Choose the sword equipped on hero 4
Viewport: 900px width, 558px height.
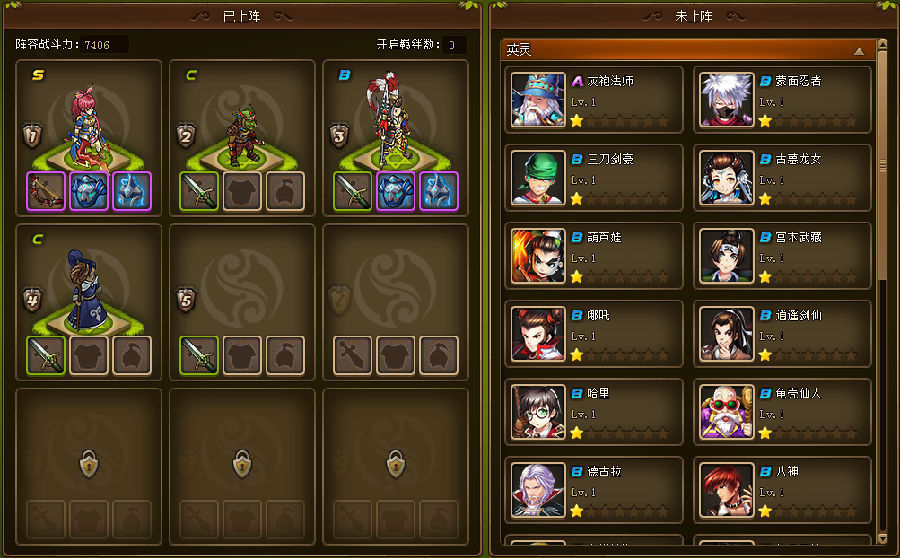pyautogui.click(x=46, y=354)
